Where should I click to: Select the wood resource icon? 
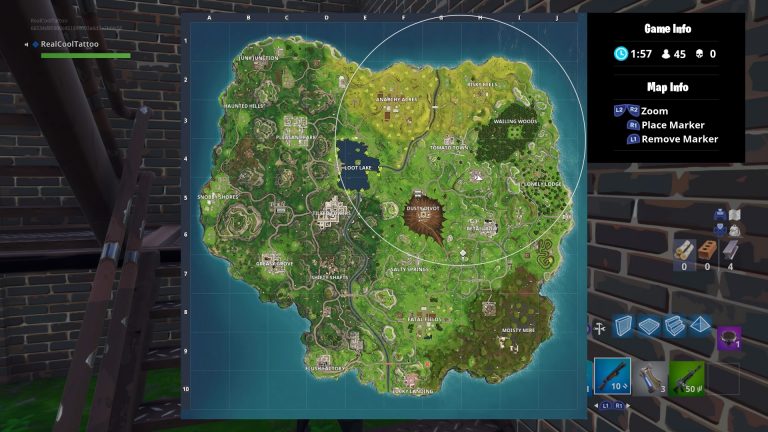[x=685, y=250]
